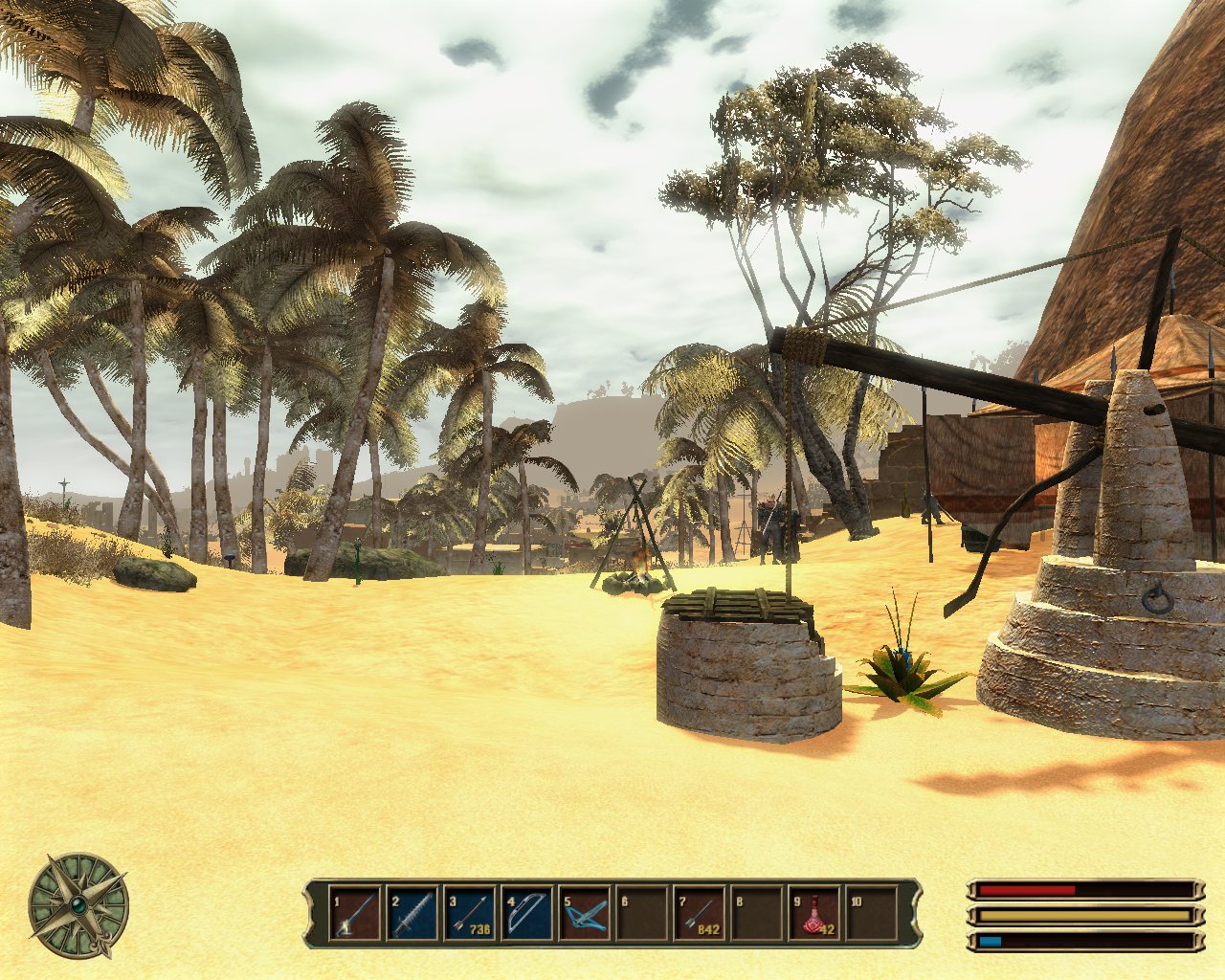Select the rapier in hotbar slot 1
The image size is (1225, 980).
tap(355, 914)
